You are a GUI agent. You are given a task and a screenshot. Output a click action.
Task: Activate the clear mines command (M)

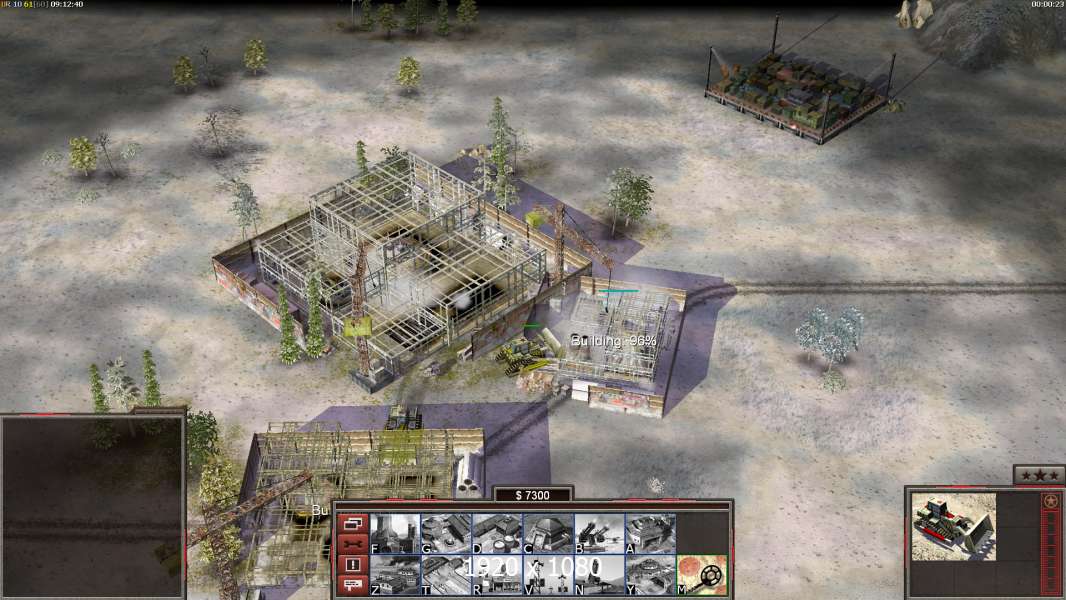[702, 575]
